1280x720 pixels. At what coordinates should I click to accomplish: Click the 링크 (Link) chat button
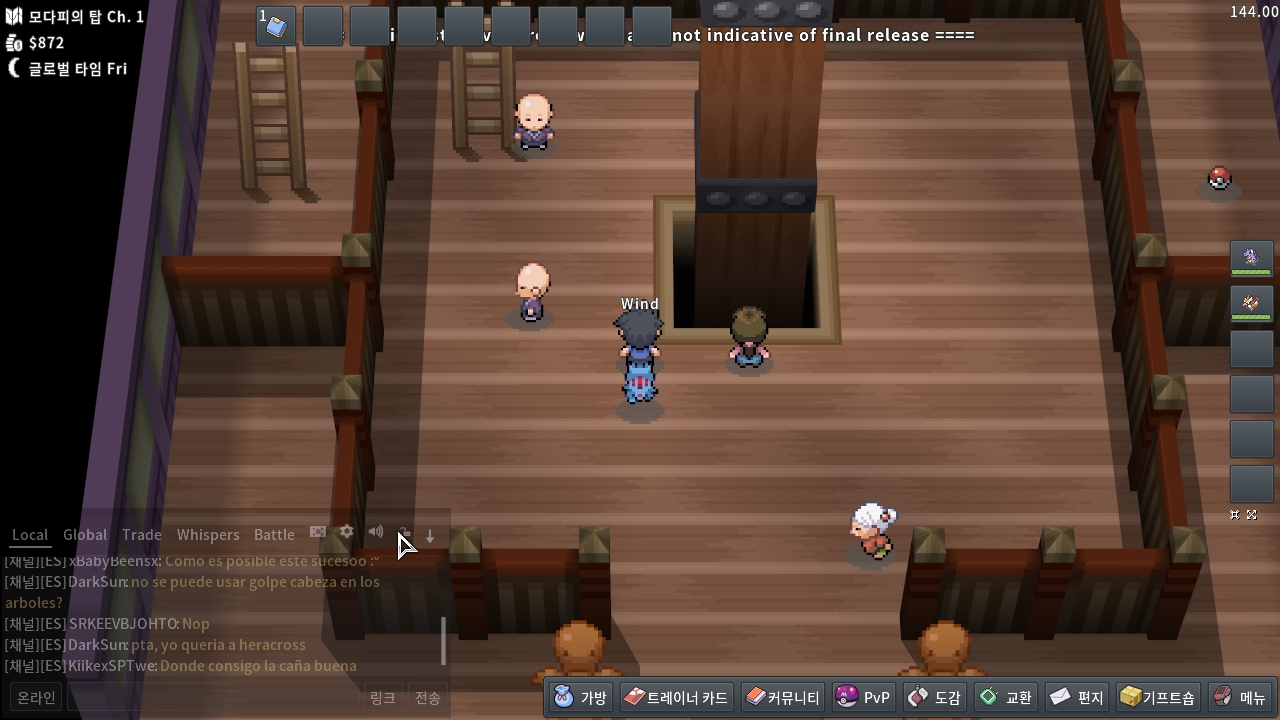tap(383, 698)
